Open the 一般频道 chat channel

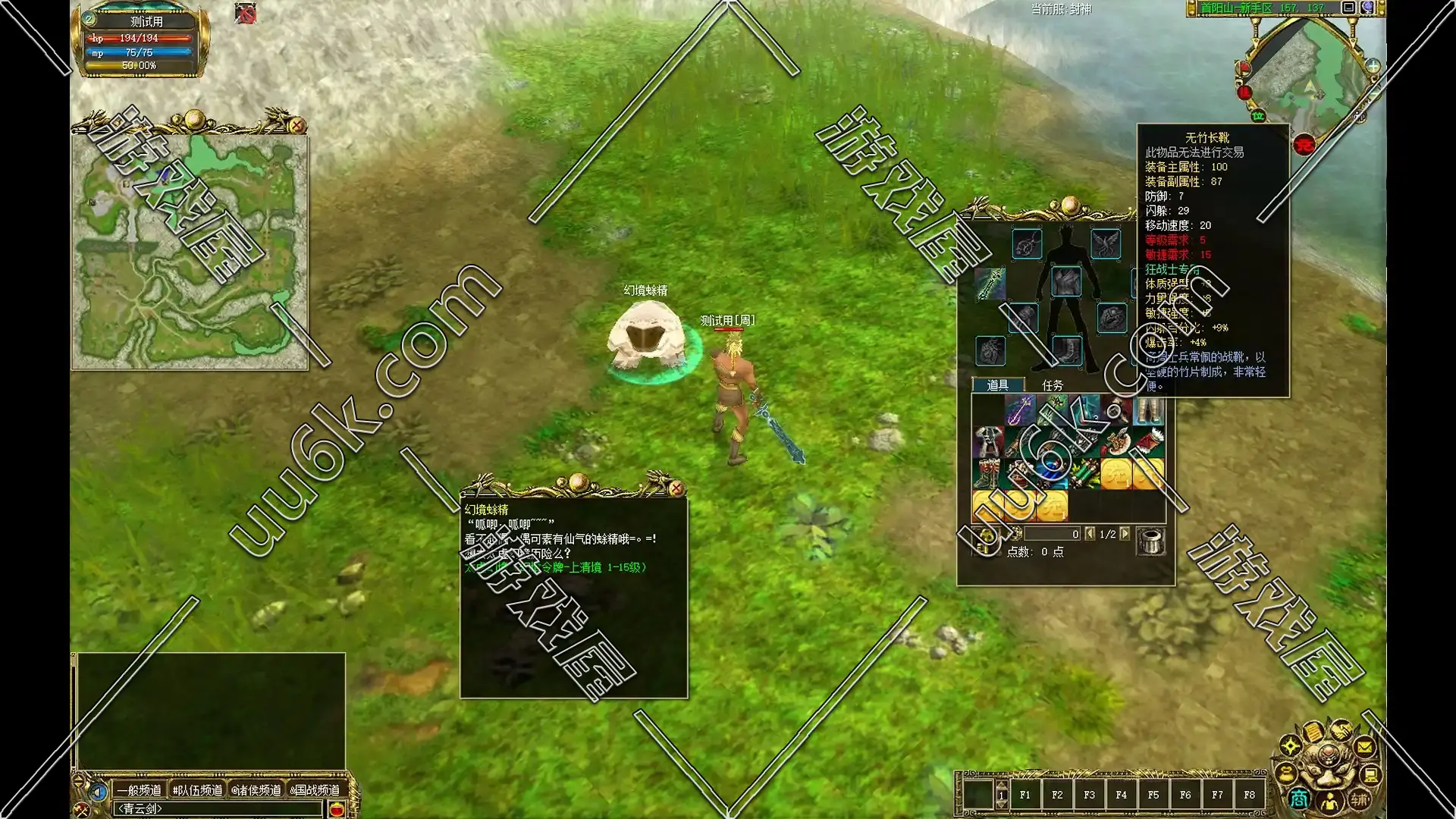(x=139, y=790)
